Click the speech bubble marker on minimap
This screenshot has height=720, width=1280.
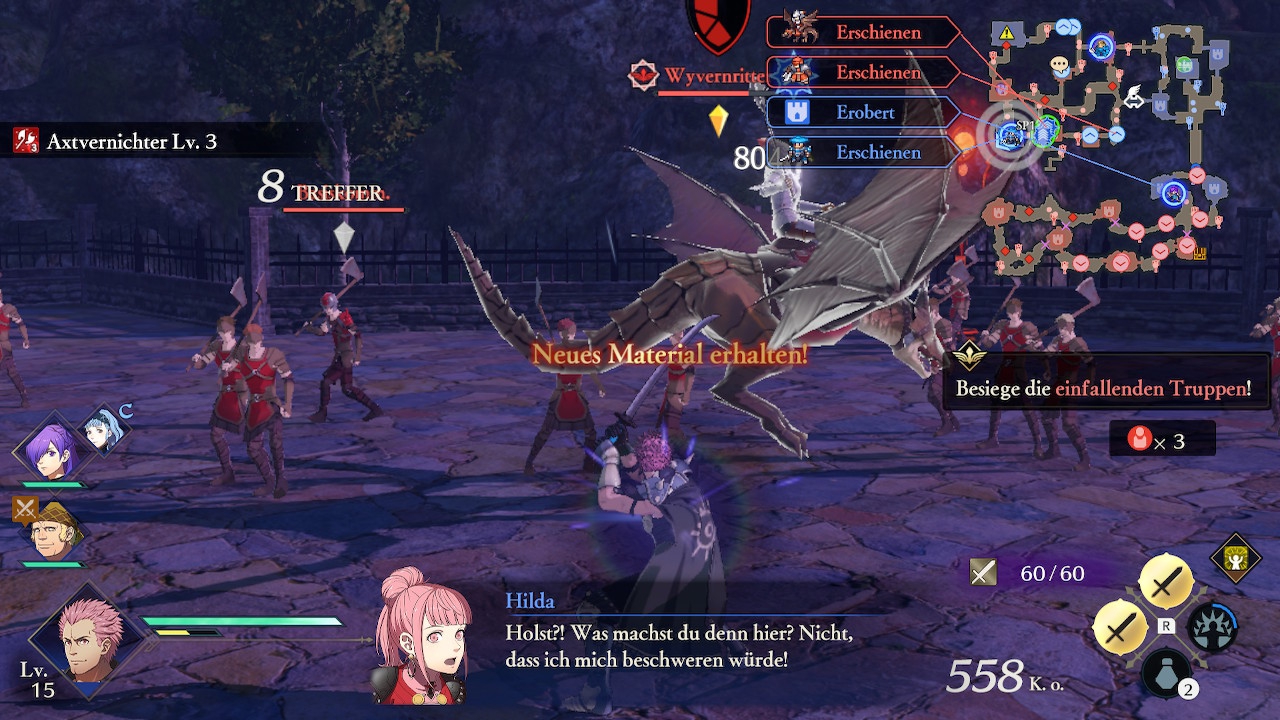(x=1060, y=66)
